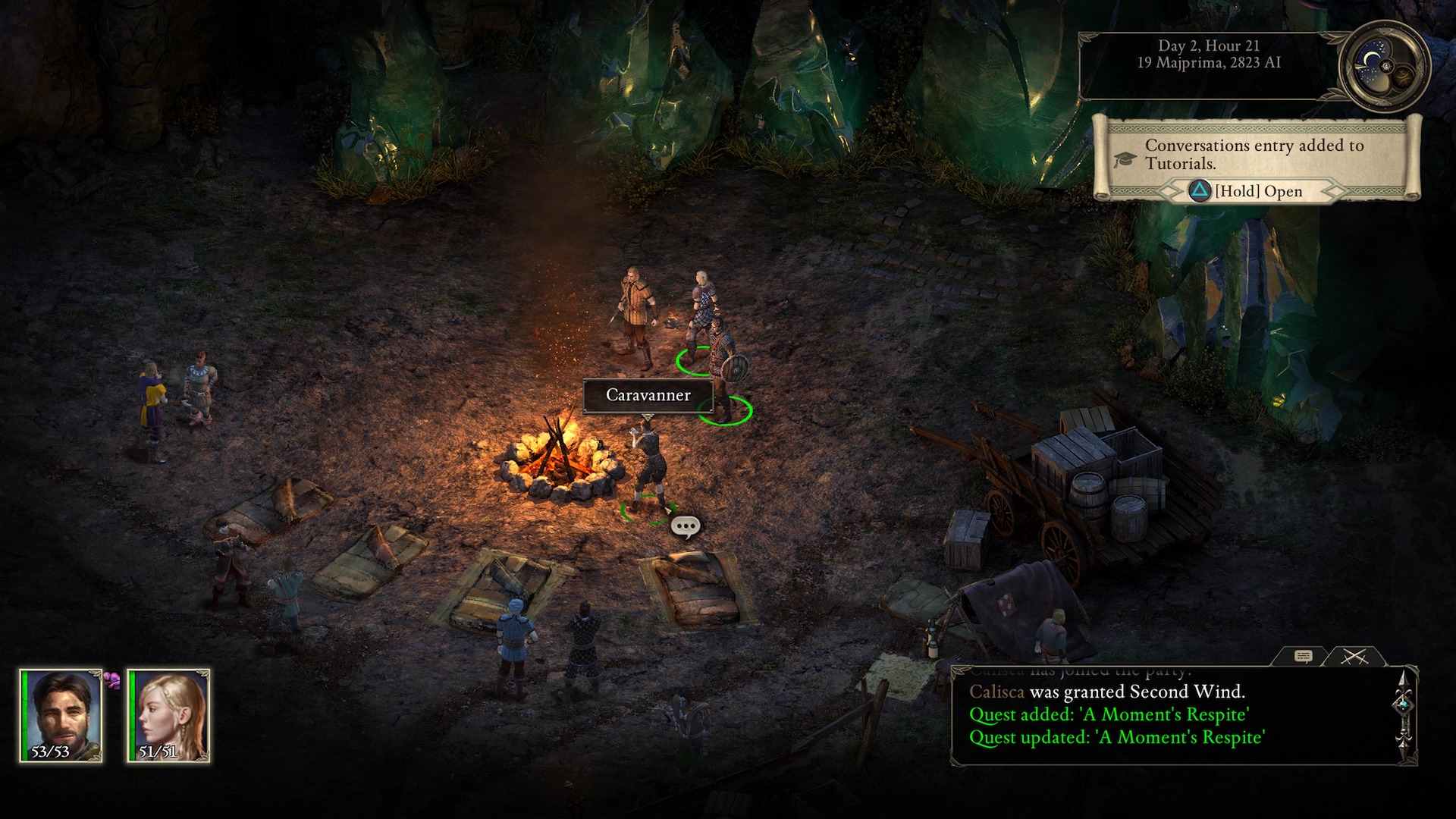Switch to the dialogue log tab
Viewport: 1456px width, 819px height.
pyautogui.click(x=1303, y=657)
